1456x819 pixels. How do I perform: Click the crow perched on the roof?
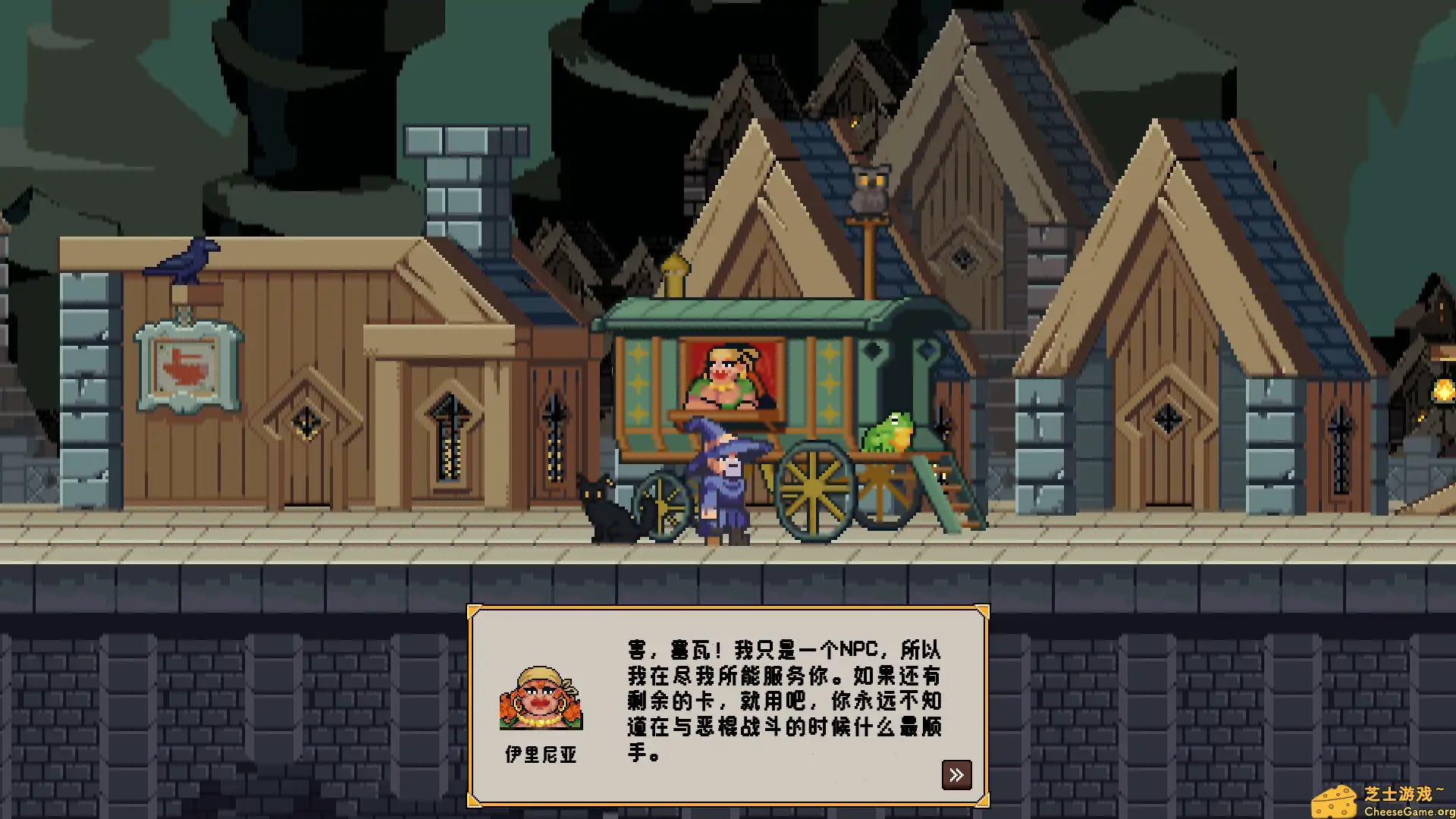186,258
